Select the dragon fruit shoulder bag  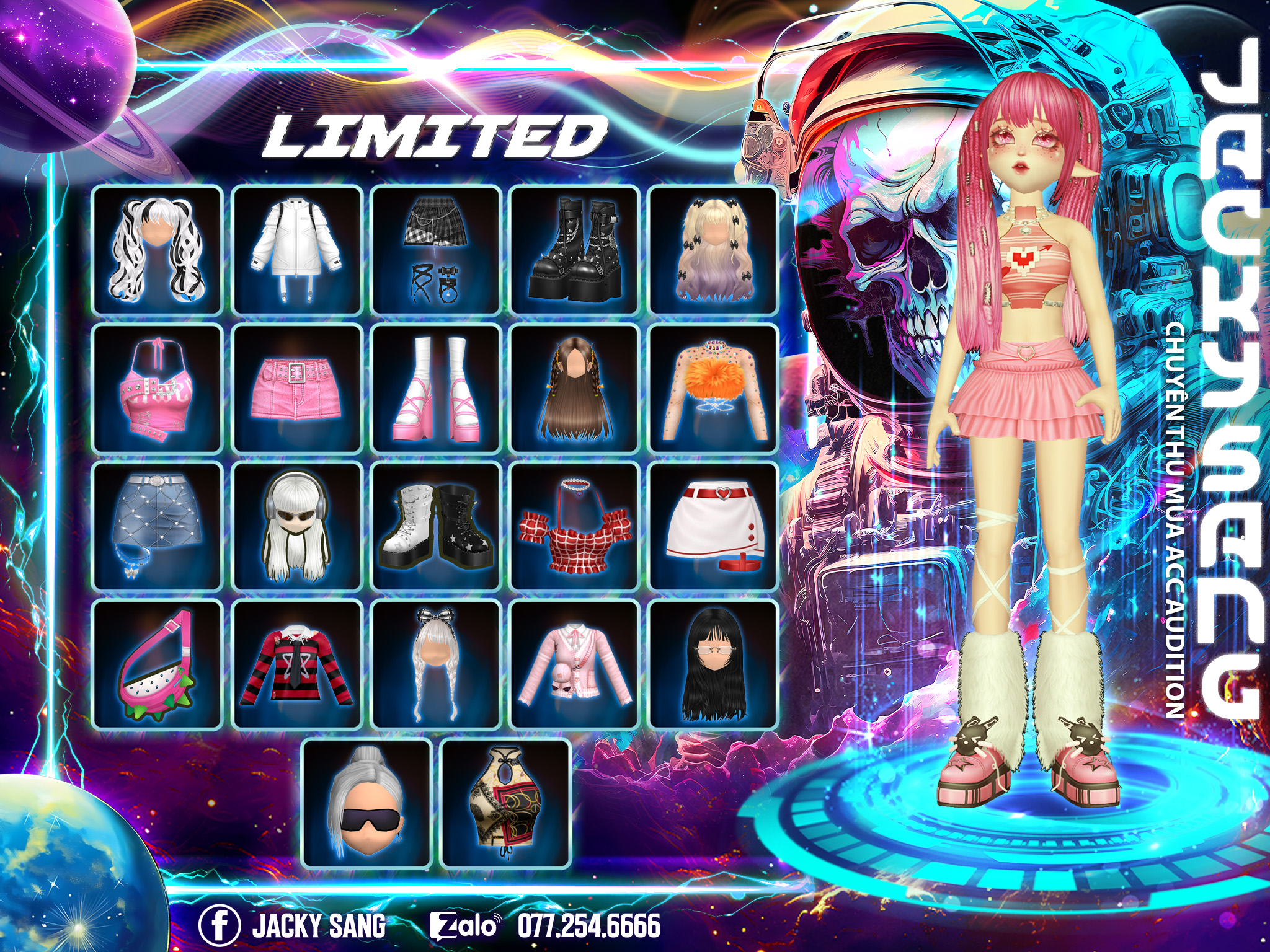point(157,665)
